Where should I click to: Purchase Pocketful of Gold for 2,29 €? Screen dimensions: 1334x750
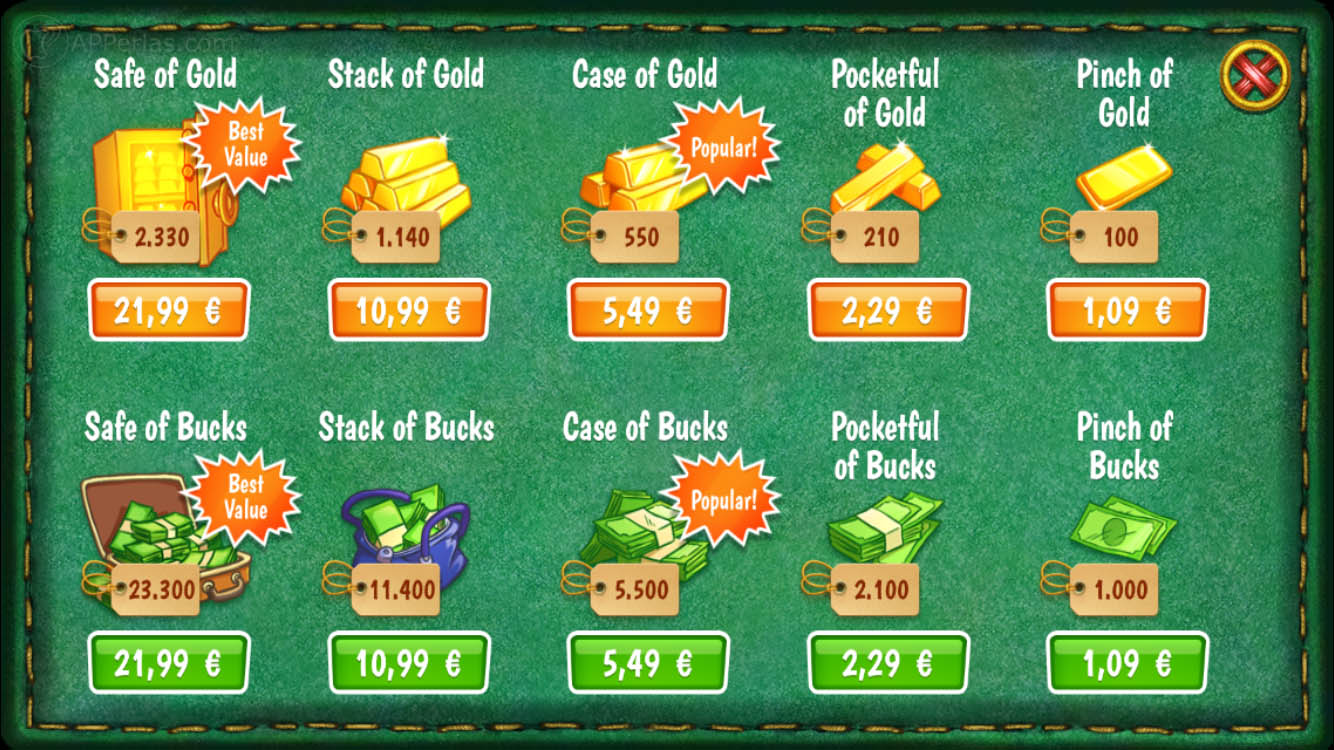[887, 310]
